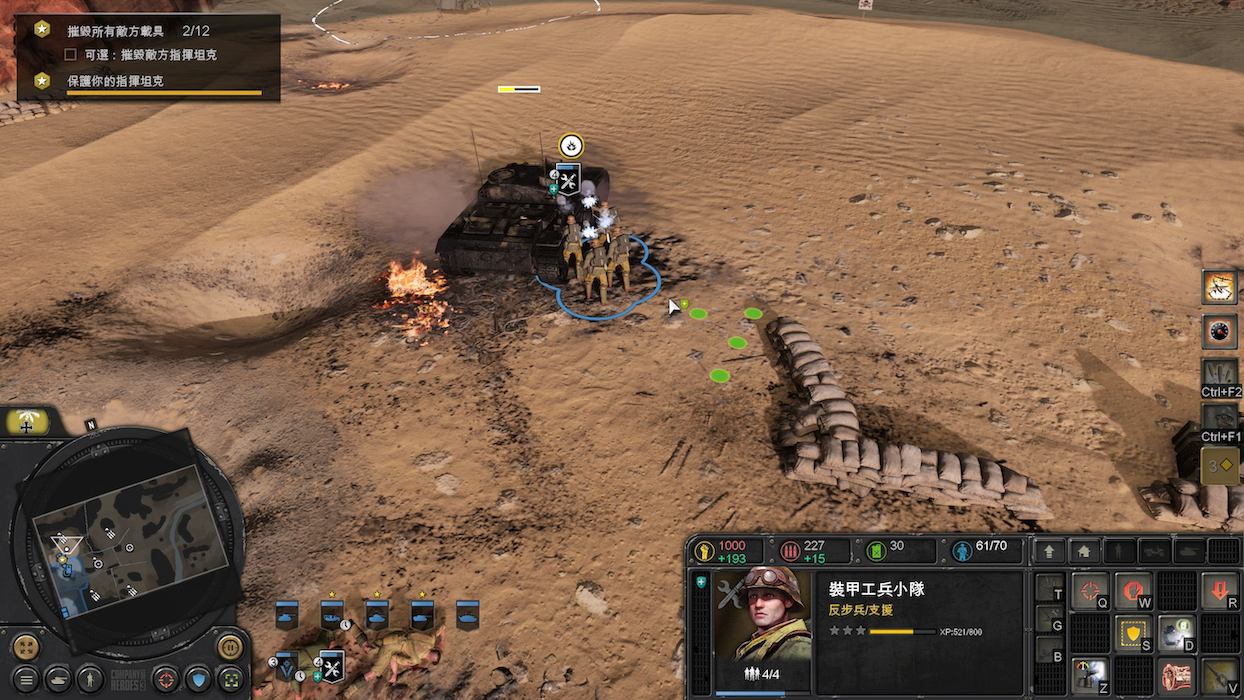Call in the air strike plane ability
The image size is (1244, 700).
click(x=1219, y=287)
